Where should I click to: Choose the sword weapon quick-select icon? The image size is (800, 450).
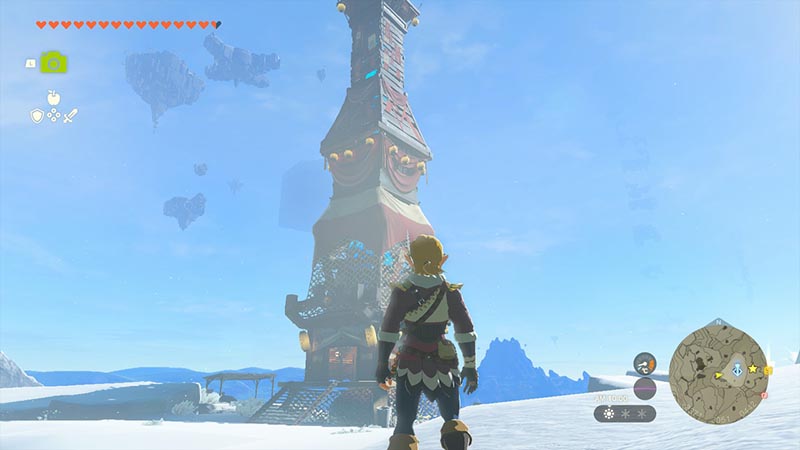(x=70, y=116)
